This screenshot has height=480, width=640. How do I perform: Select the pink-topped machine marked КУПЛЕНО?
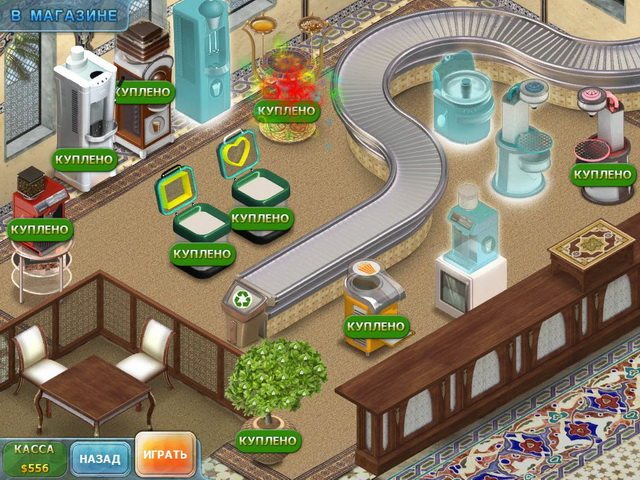click(601, 135)
